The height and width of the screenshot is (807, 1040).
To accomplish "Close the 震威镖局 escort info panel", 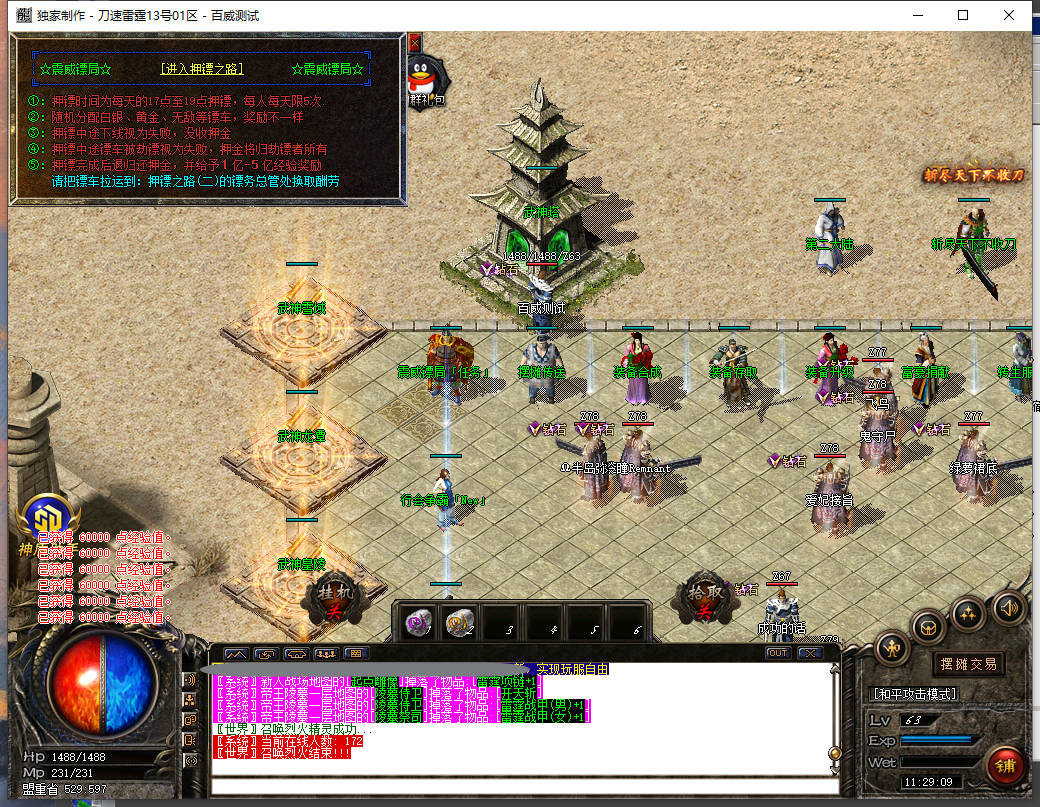I will click(x=414, y=43).
